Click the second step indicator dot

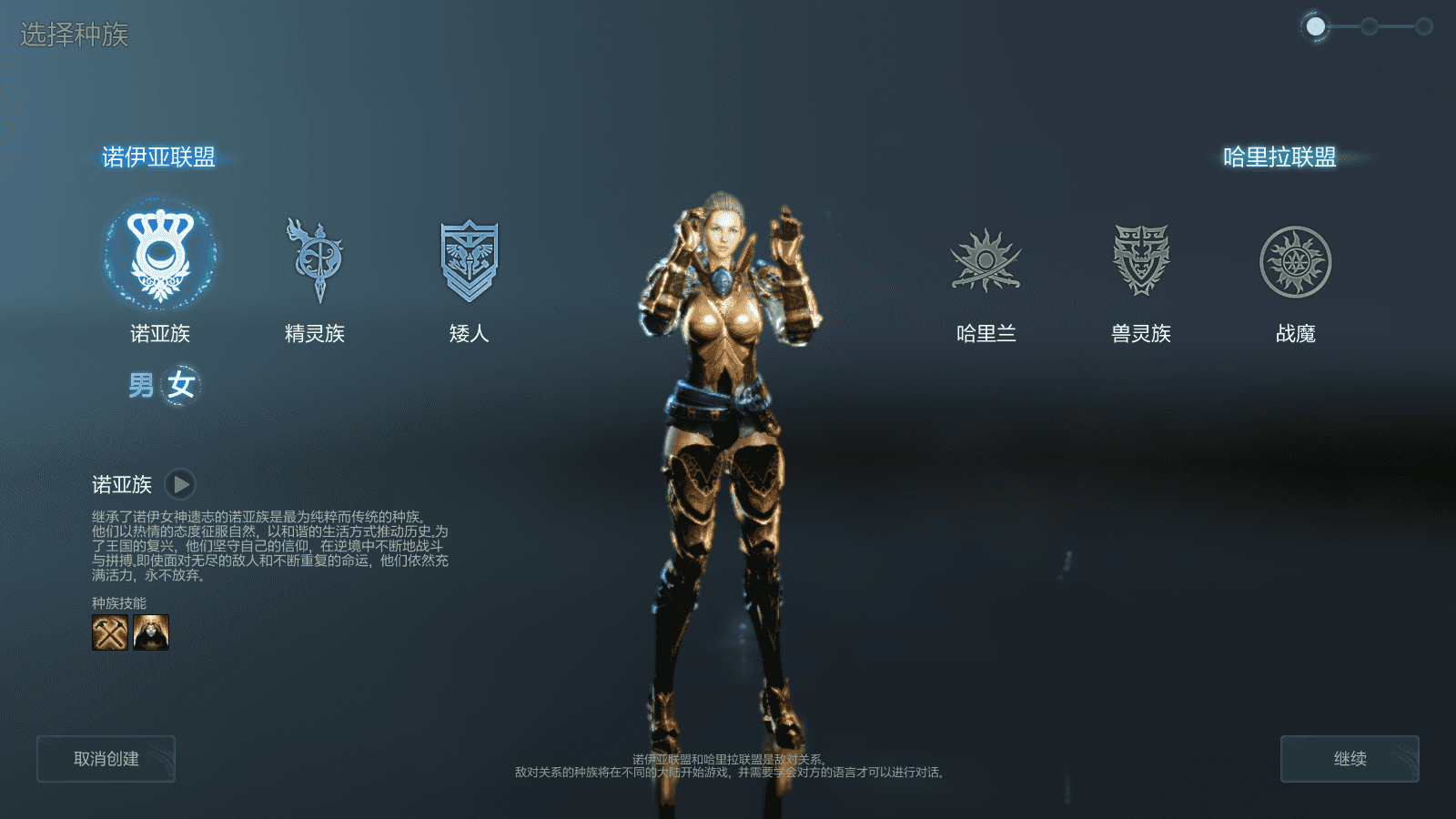1369,25
